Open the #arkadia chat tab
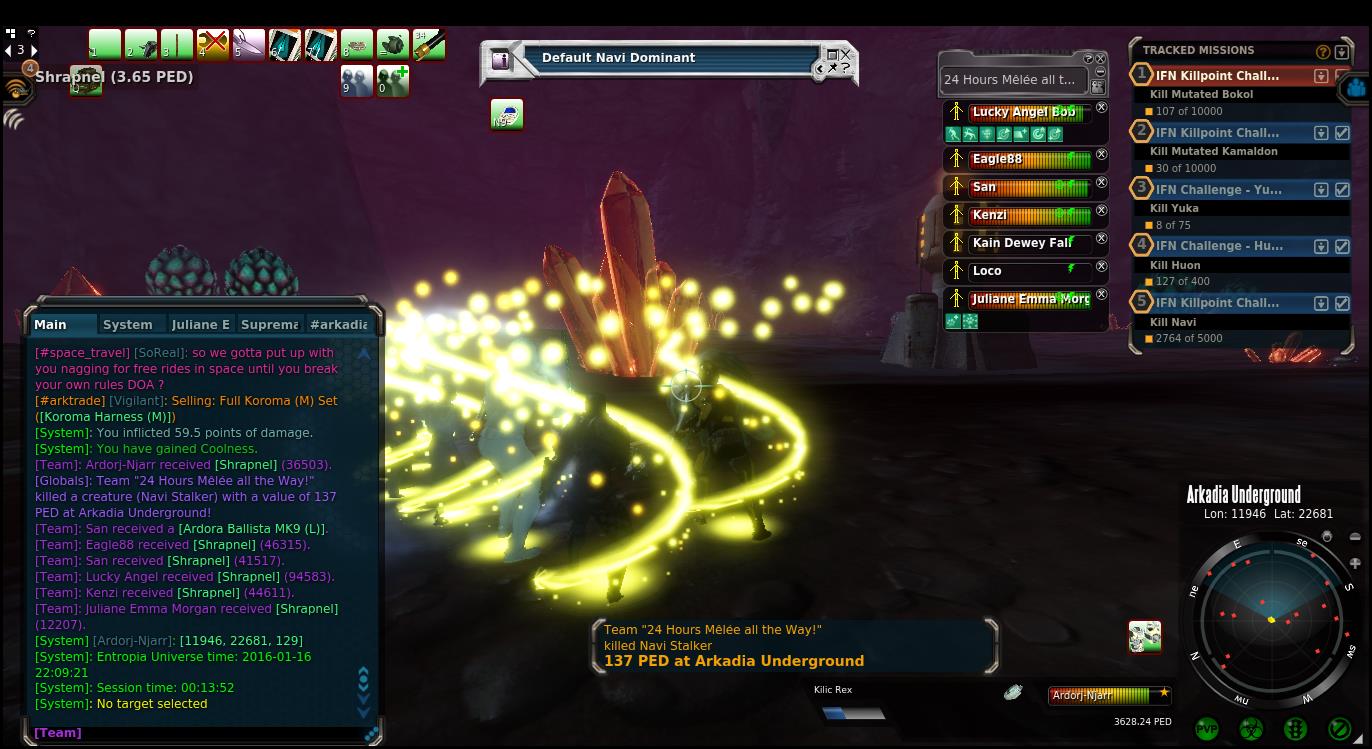Viewport: 1372px width, 749px height. point(338,324)
